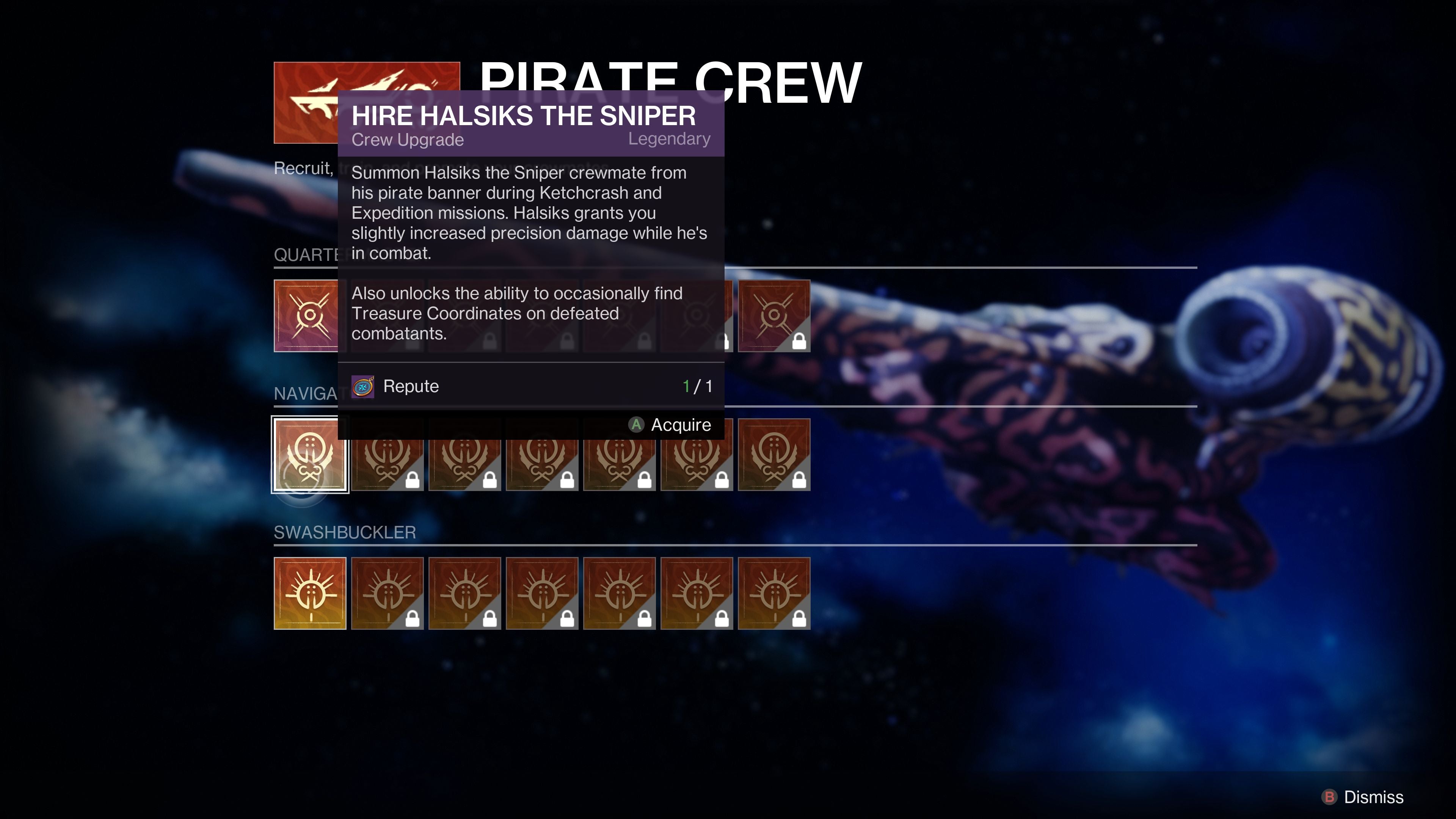Open the third locked Swashbuckler upgrade
The width and height of the screenshot is (1456, 819).
(541, 592)
